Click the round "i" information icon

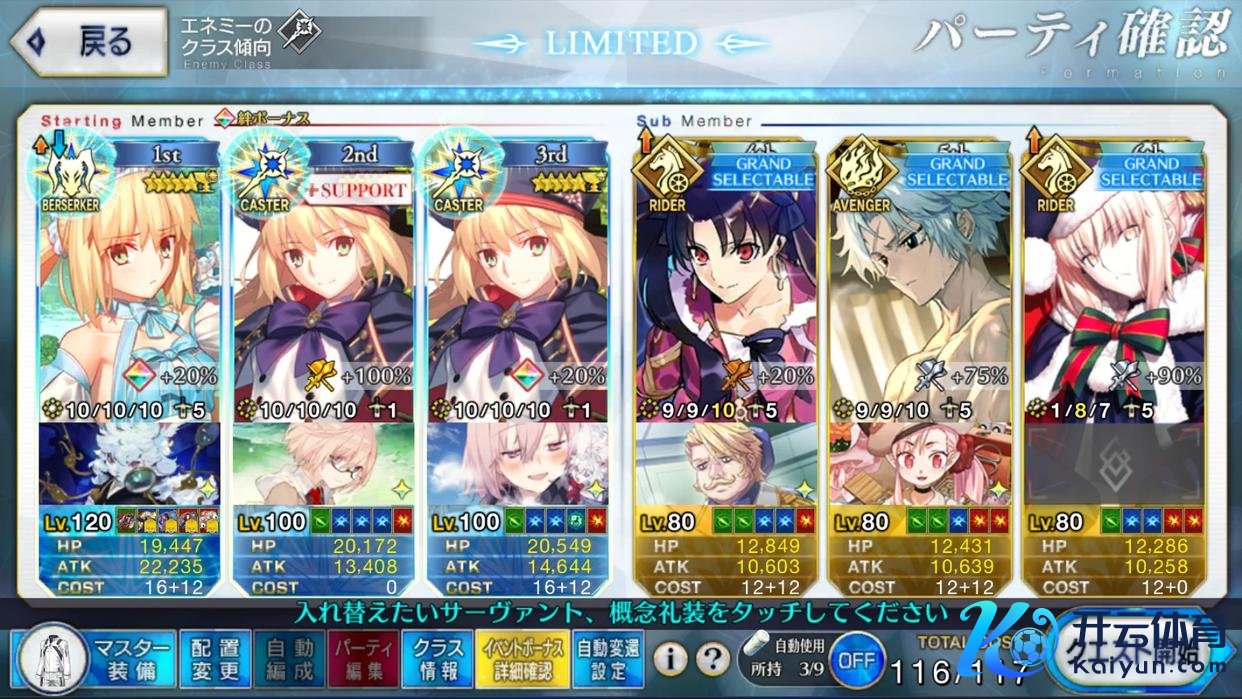672,658
